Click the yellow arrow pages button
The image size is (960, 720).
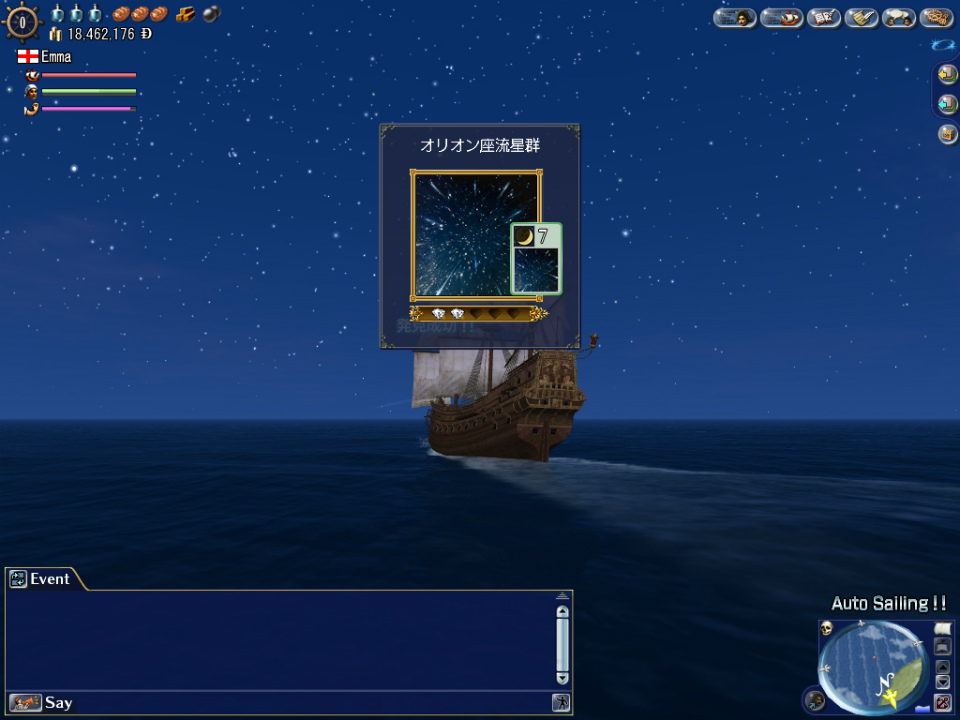(x=947, y=75)
